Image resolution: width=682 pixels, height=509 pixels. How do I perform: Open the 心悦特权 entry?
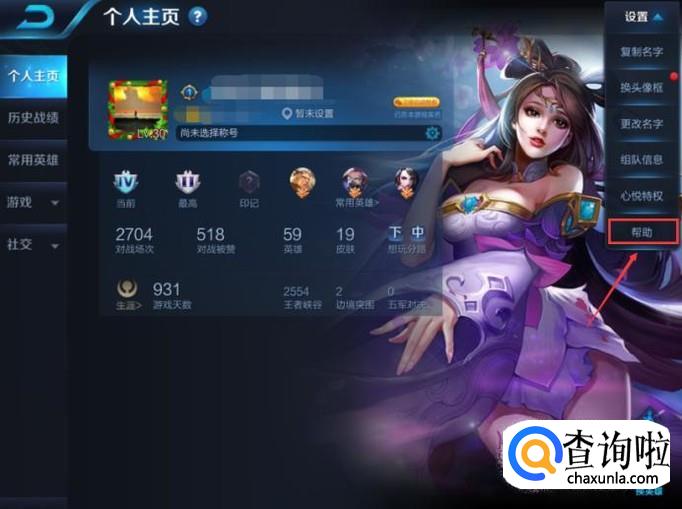[642, 196]
